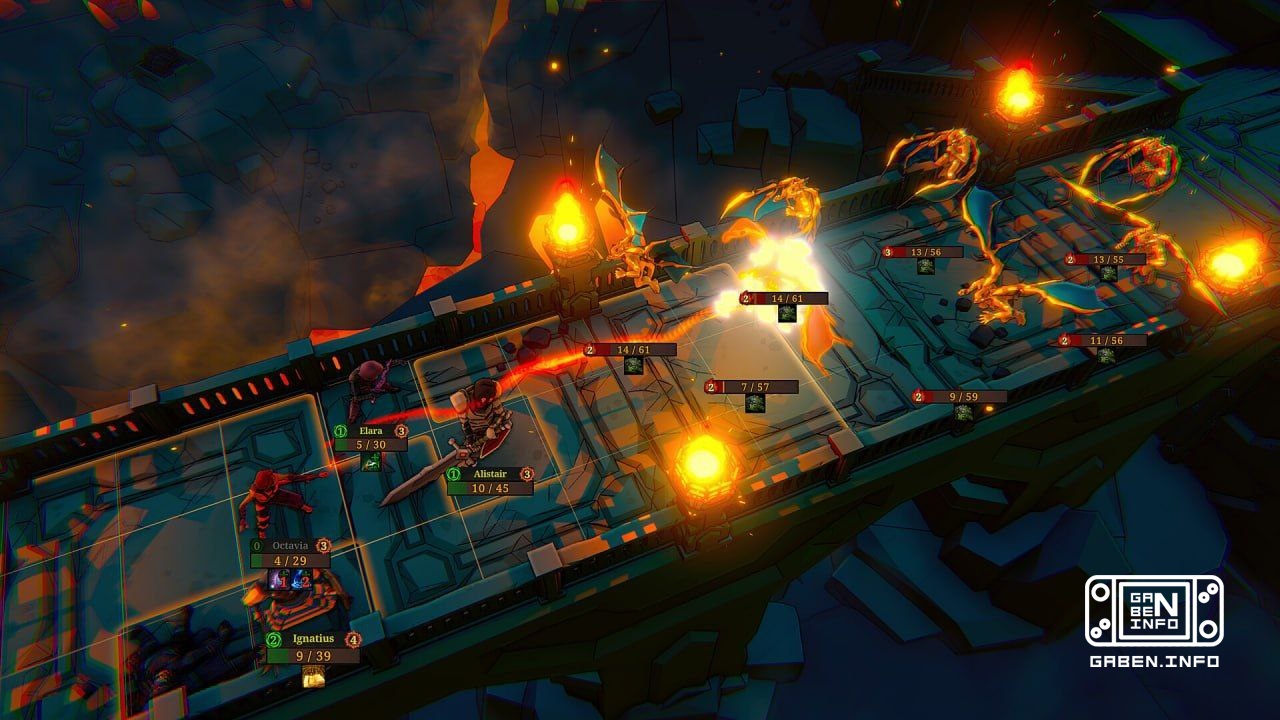Select the Ignatius nameplate
Image resolution: width=1280 pixels, height=720 pixels.
point(314,639)
